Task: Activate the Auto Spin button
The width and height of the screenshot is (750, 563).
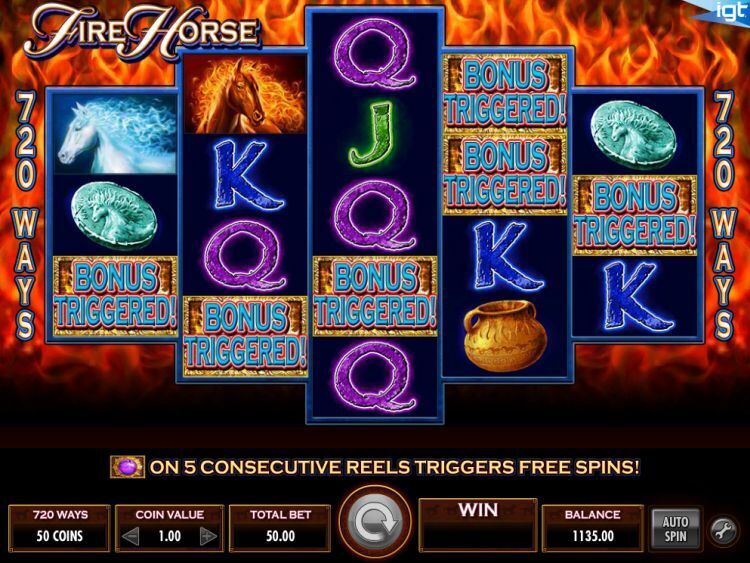Action: tap(676, 528)
